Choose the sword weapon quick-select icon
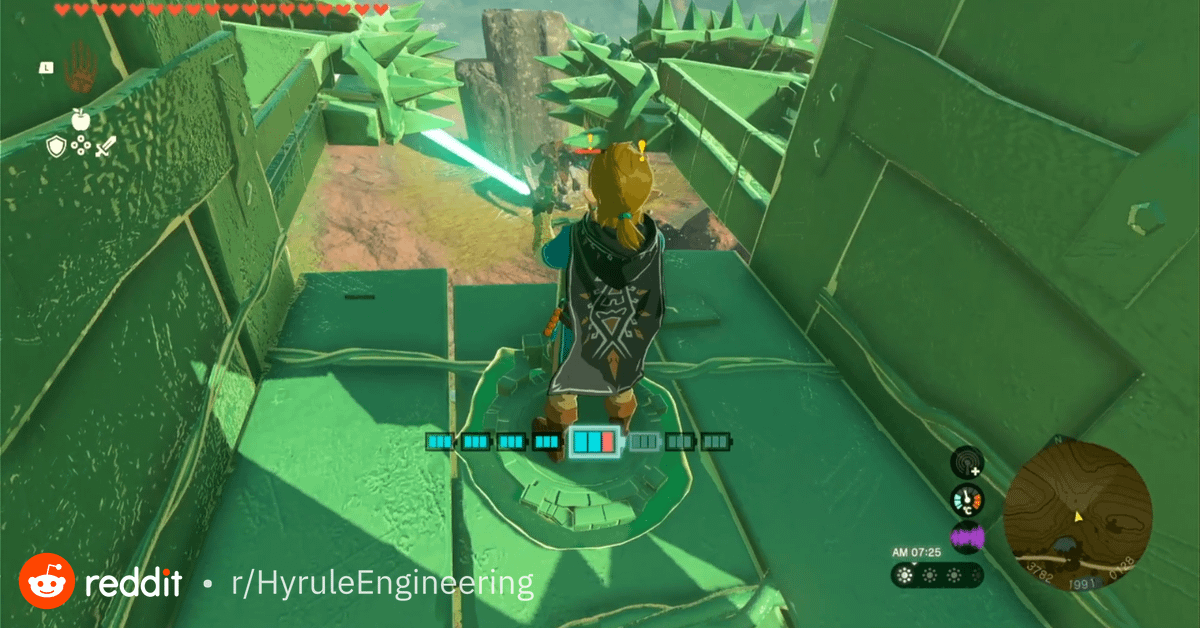Screen dimensions: 1200x628 point(106,147)
